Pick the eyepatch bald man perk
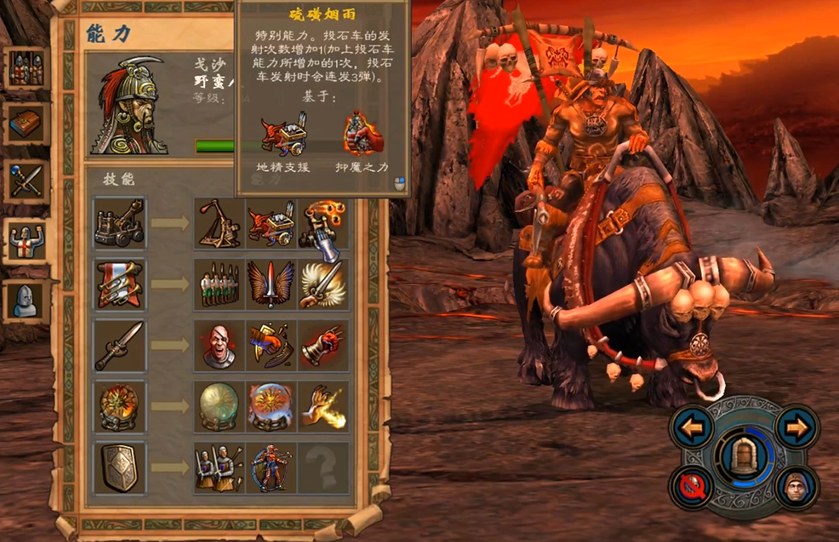This screenshot has width=839, height=542. coord(219,346)
